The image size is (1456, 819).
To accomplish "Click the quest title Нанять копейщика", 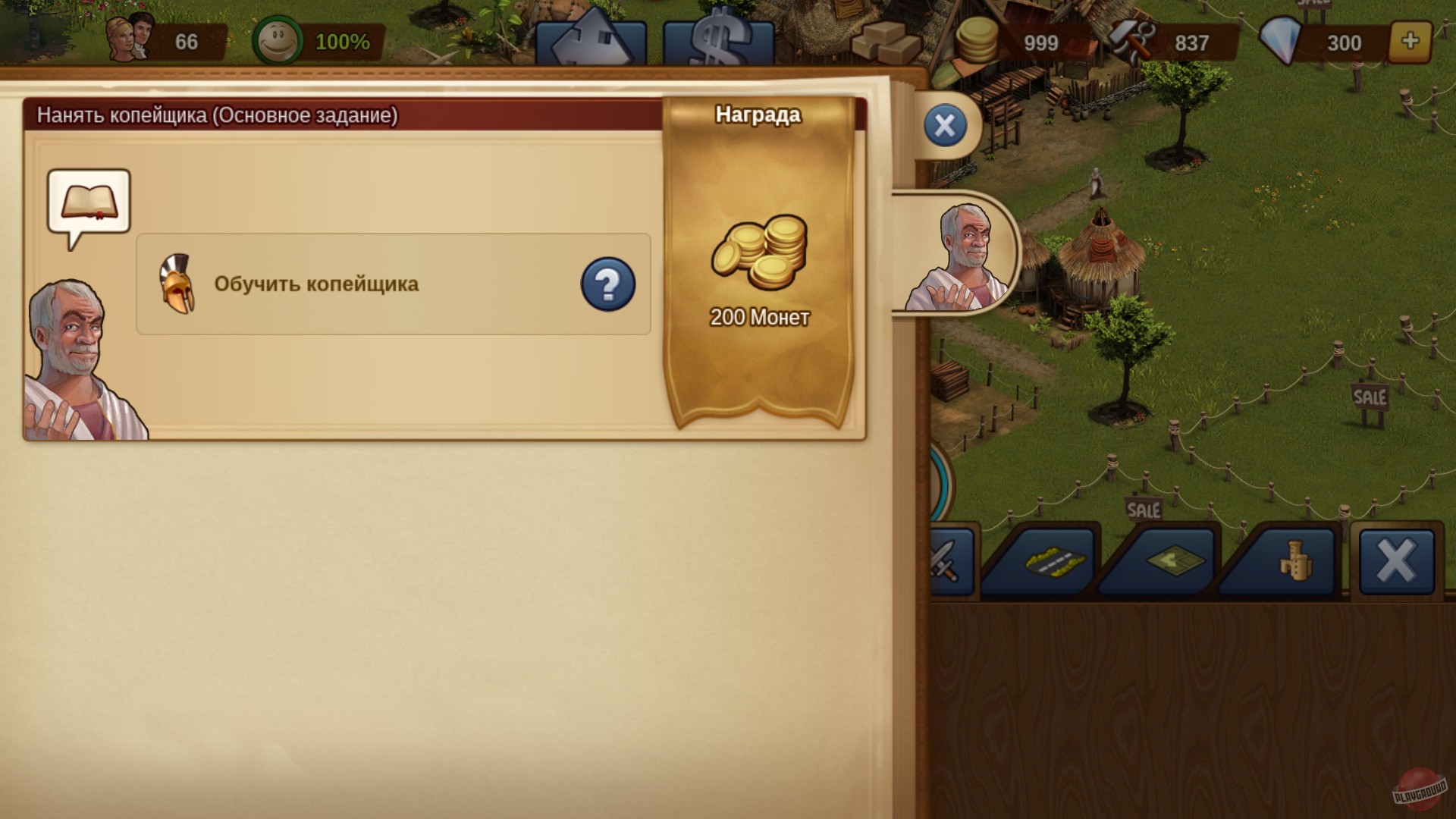I will tap(215, 116).
